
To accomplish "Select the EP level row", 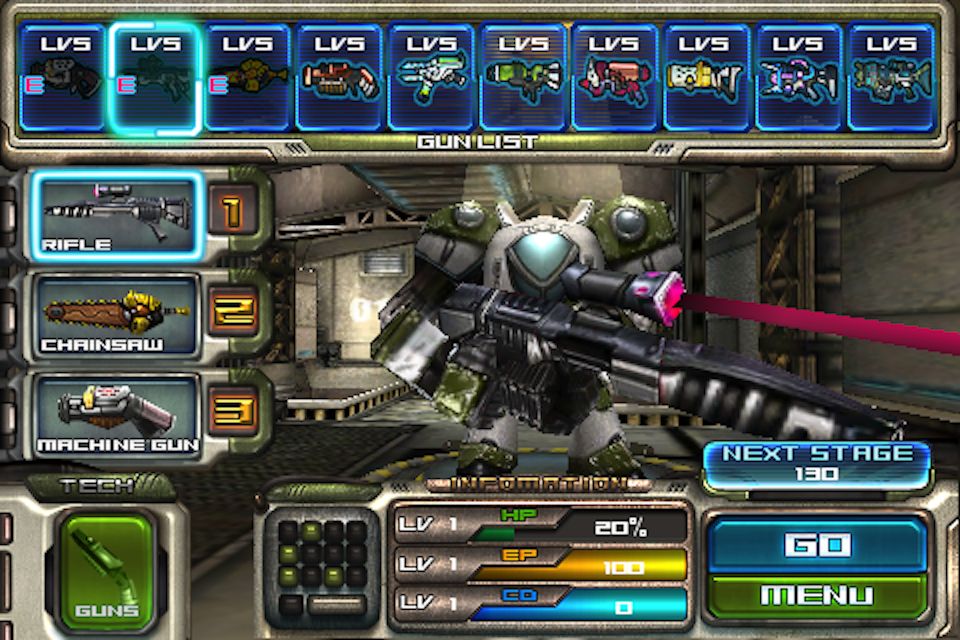I will pyautogui.click(x=540, y=565).
